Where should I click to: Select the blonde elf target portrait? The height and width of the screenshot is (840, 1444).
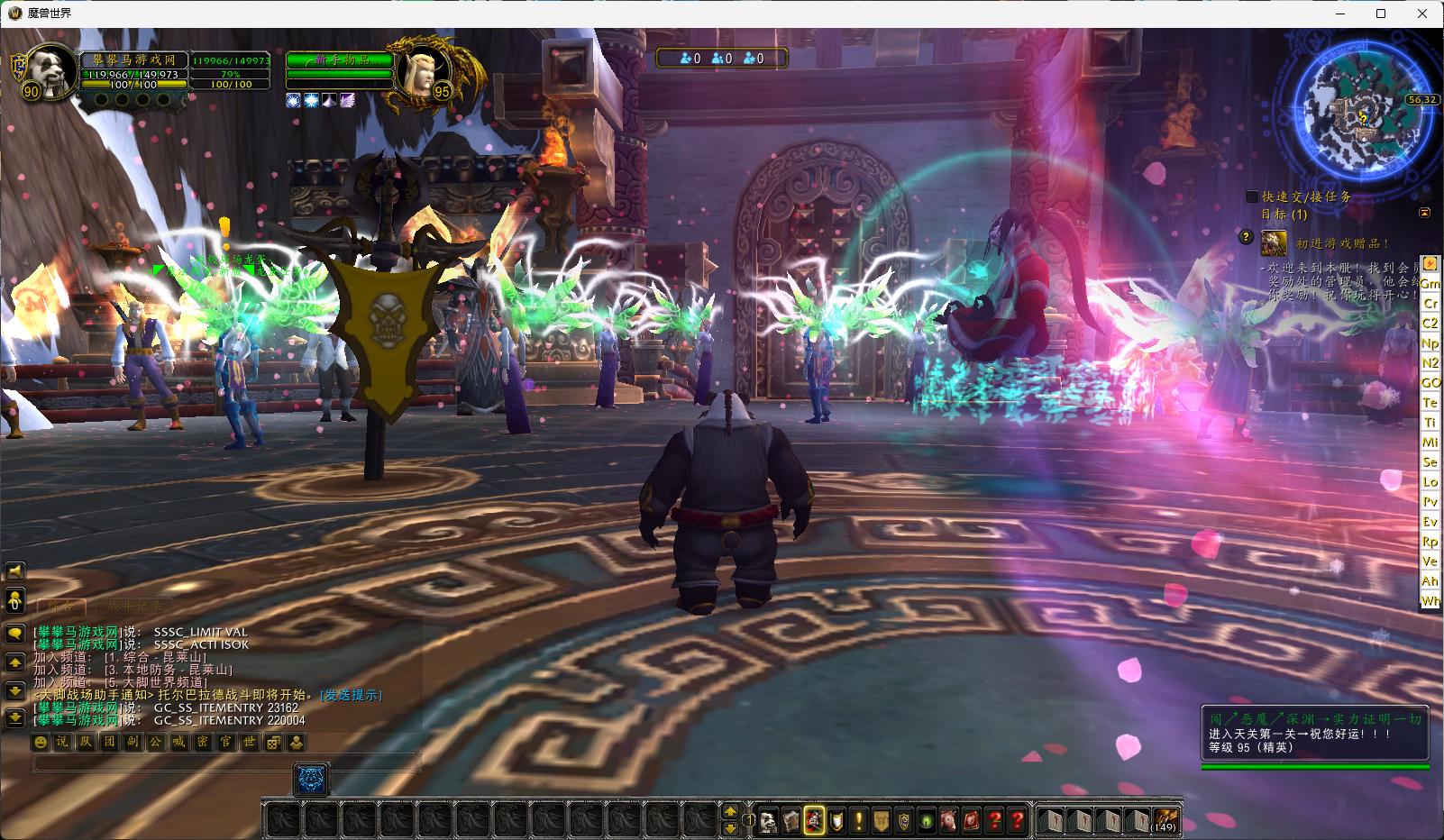(x=416, y=68)
